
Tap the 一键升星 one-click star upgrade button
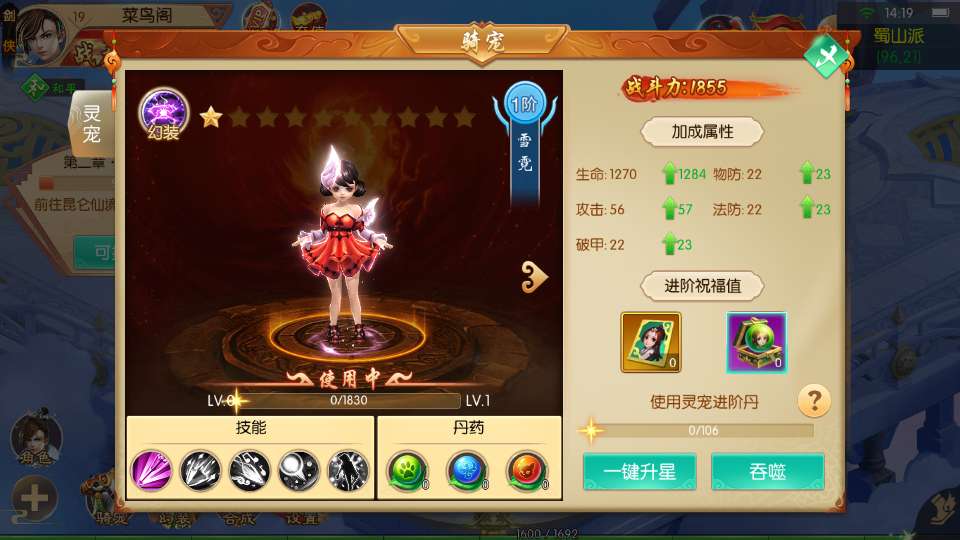click(640, 472)
